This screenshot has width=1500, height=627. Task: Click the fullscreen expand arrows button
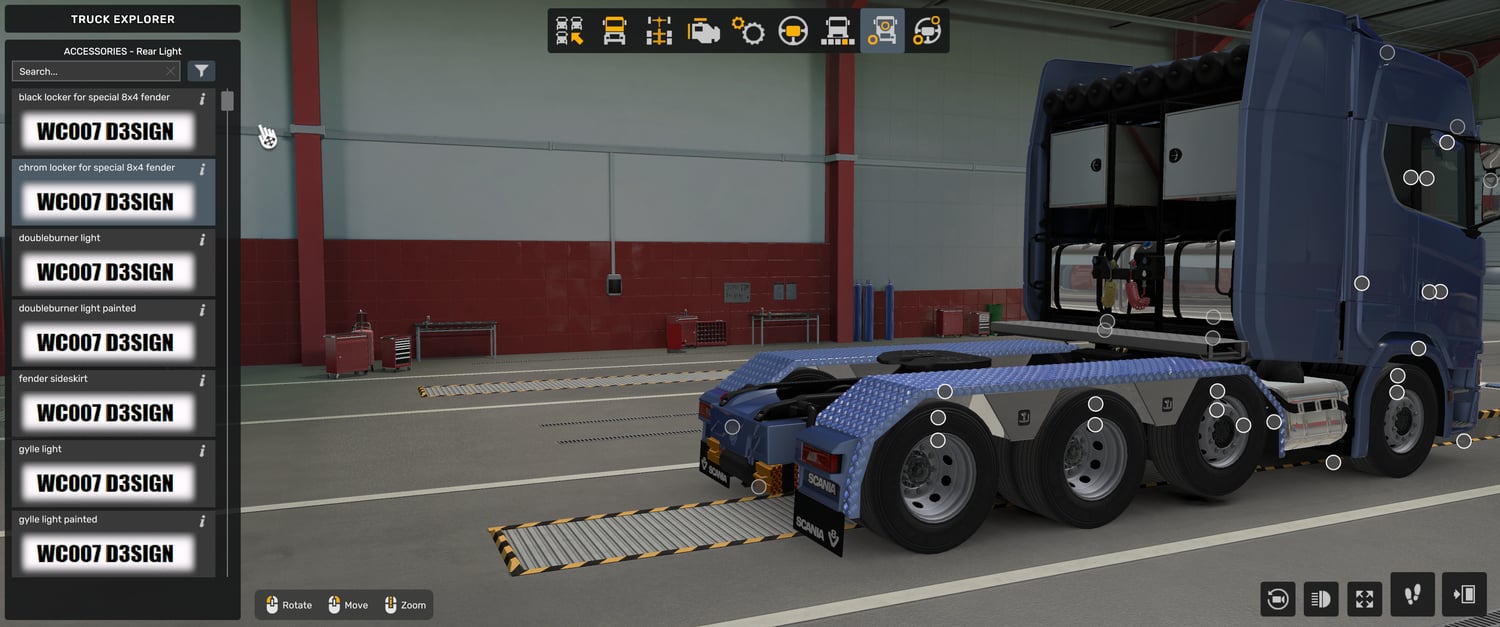coord(1364,599)
